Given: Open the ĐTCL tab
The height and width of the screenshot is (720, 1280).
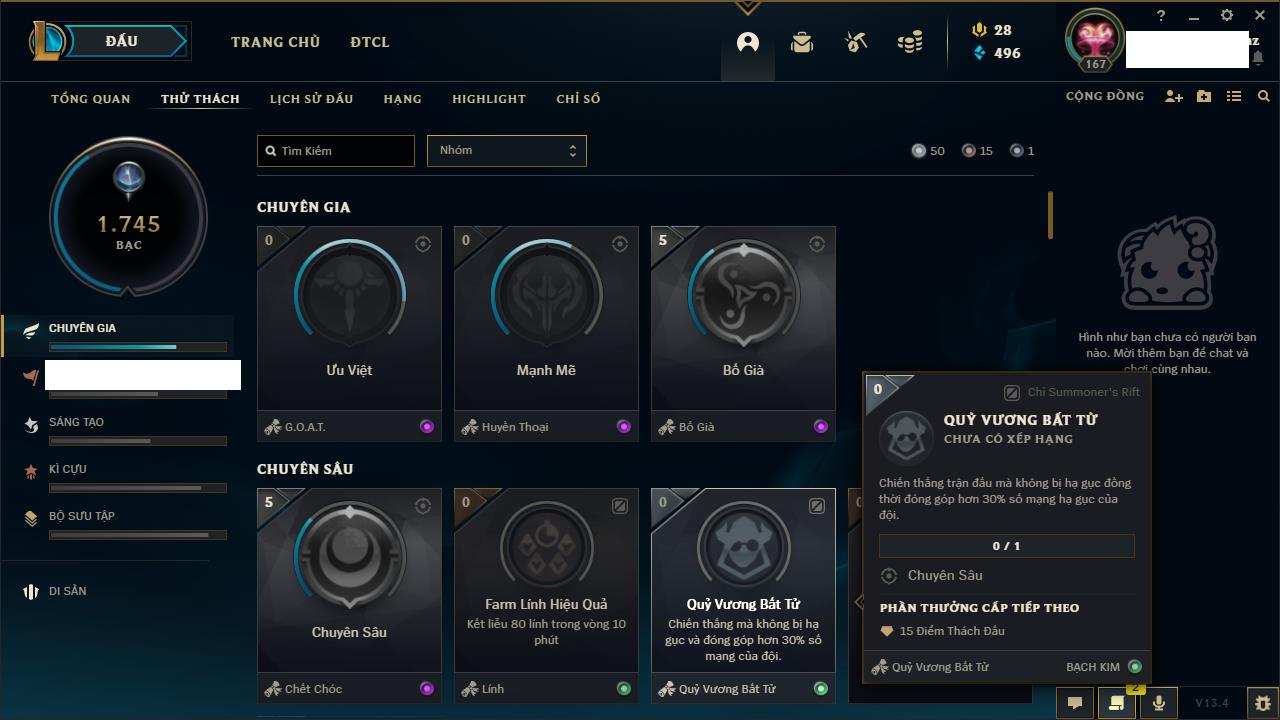Looking at the screenshot, I should tap(370, 42).
